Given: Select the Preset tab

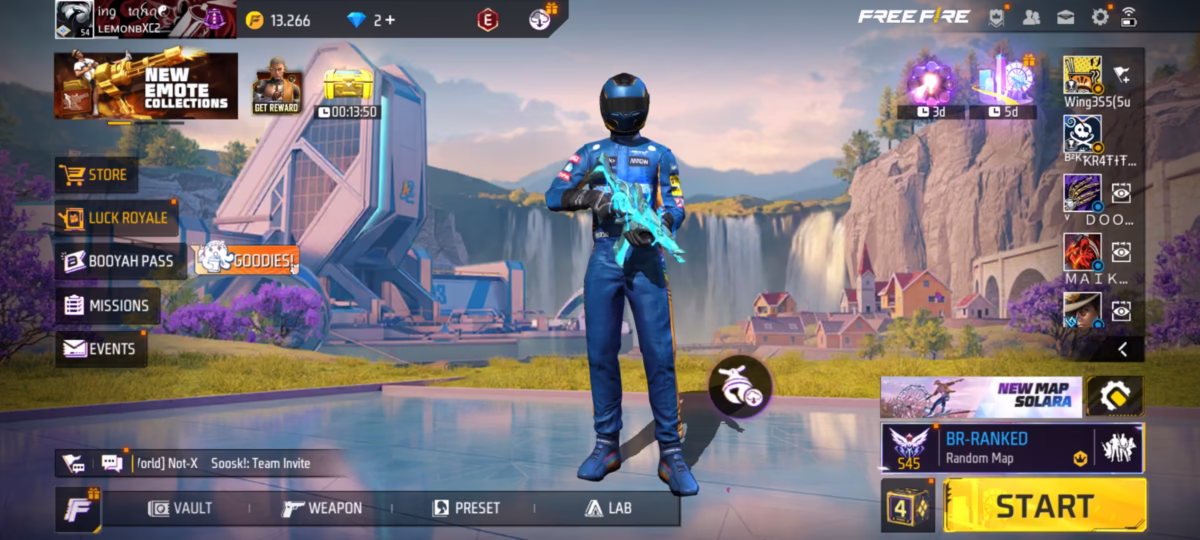Looking at the screenshot, I should (466, 508).
